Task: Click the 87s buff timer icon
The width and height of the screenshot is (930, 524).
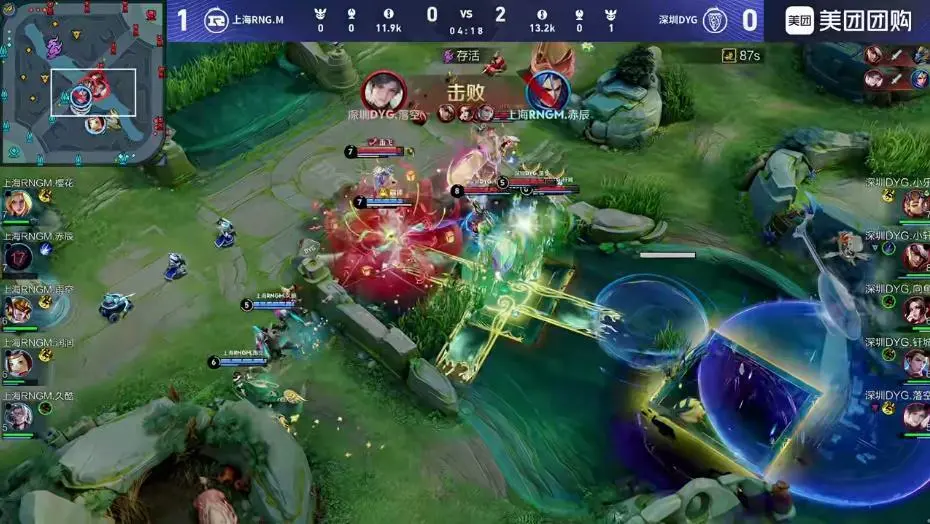Action: (x=731, y=56)
